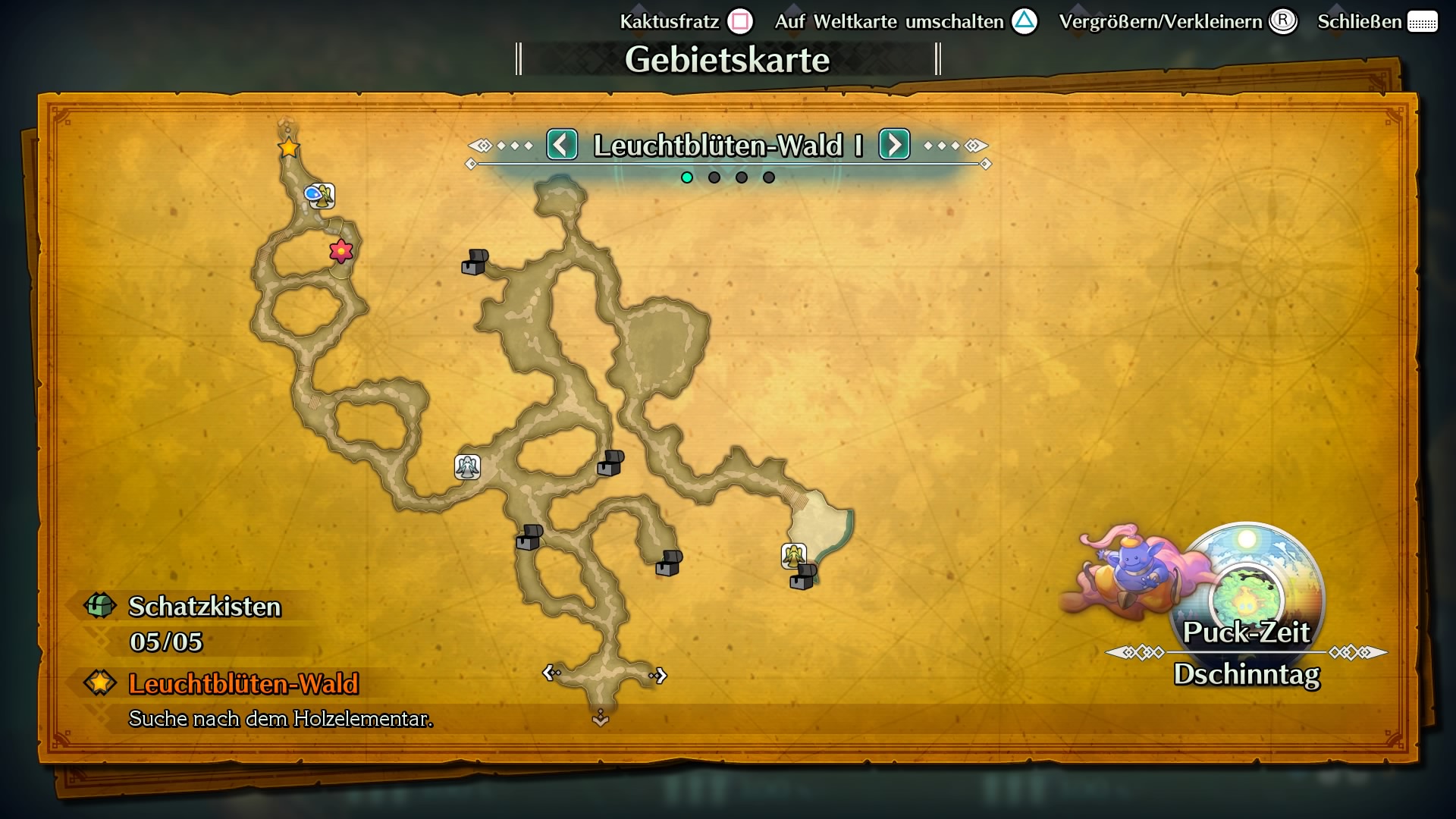Toggle zoom via Vergrößern/Verkleinern R button

[1282, 22]
